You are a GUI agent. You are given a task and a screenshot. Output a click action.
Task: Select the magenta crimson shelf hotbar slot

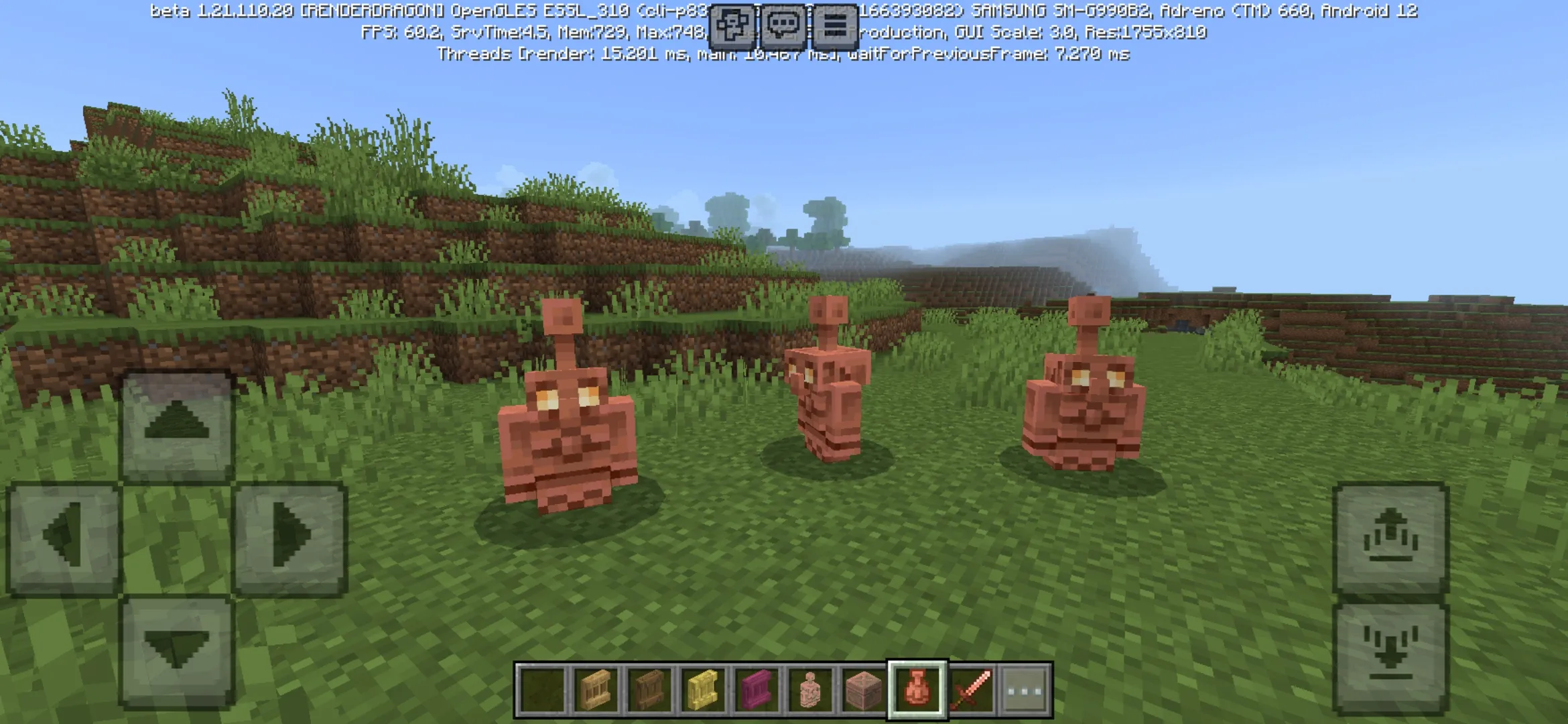pyautogui.click(x=757, y=690)
